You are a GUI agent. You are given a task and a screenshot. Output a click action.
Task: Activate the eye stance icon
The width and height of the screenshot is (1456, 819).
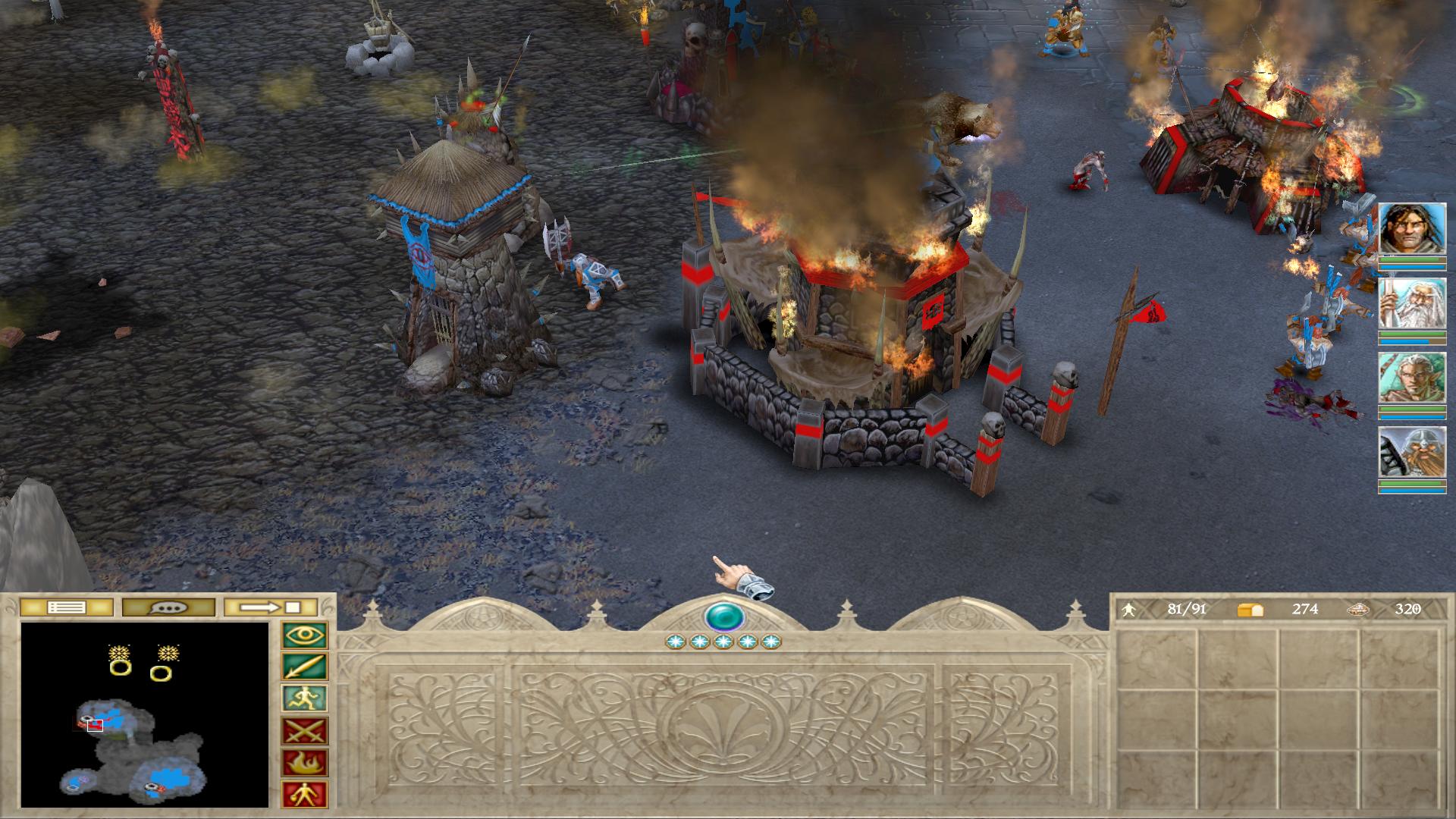click(305, 635)
